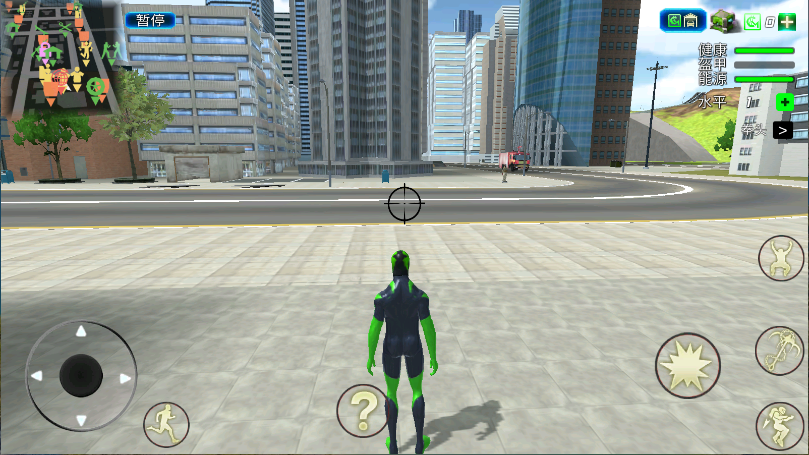Perform the jump kick action
Viewport: 809px width, 455px height.
pos(779,425)
